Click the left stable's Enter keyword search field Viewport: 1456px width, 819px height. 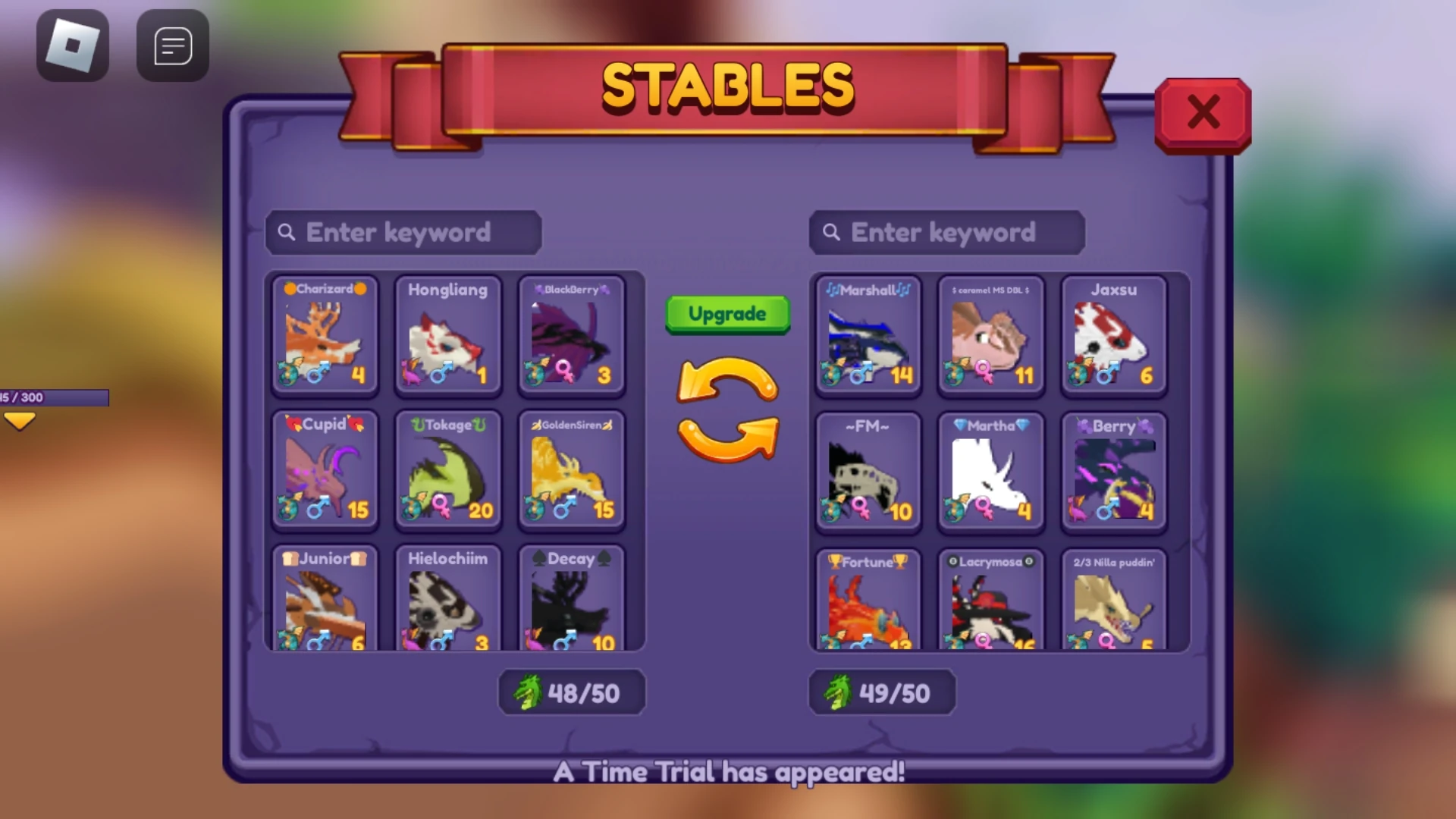pyautogui.click(x=402, y=232)
